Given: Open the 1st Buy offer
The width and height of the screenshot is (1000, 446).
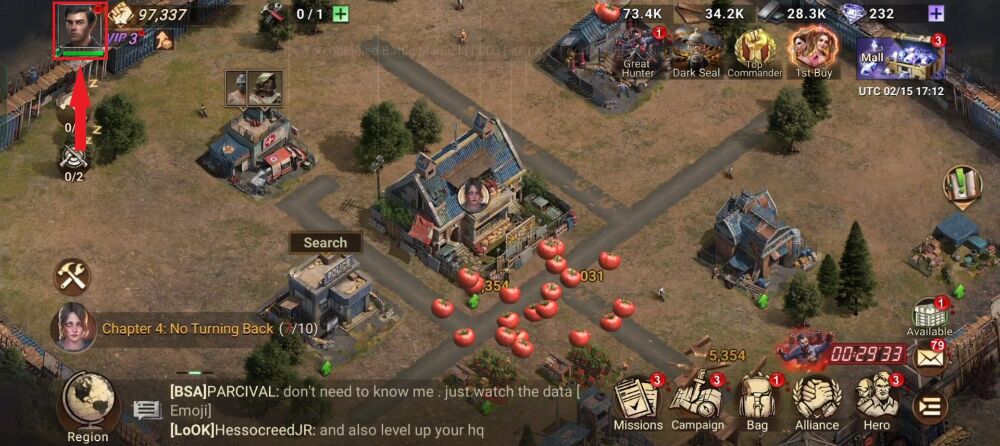Looking at the screenshot, I should [813, 50].
